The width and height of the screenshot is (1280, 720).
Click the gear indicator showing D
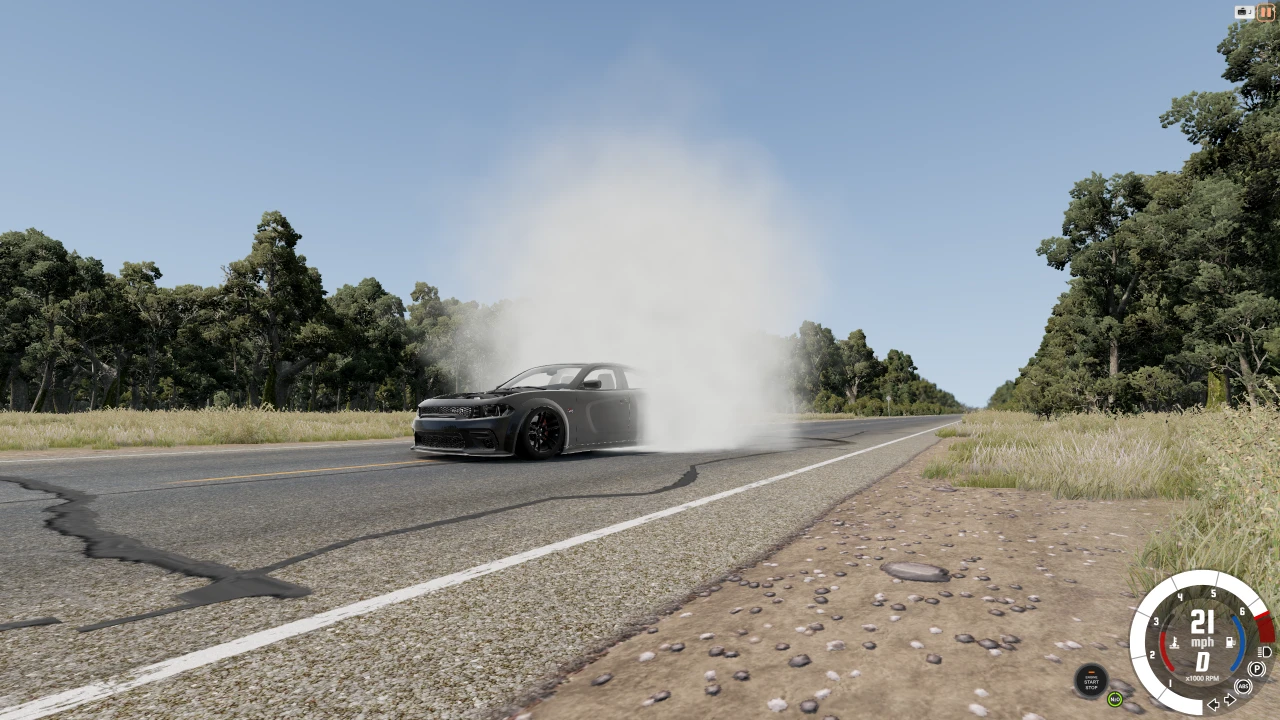coord(1202,661)
